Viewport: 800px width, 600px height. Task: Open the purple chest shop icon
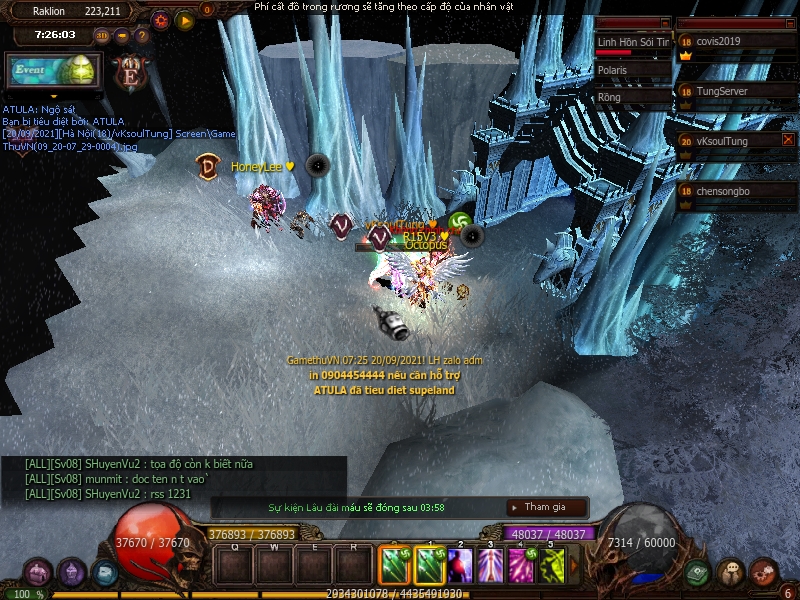coord(38,573)
